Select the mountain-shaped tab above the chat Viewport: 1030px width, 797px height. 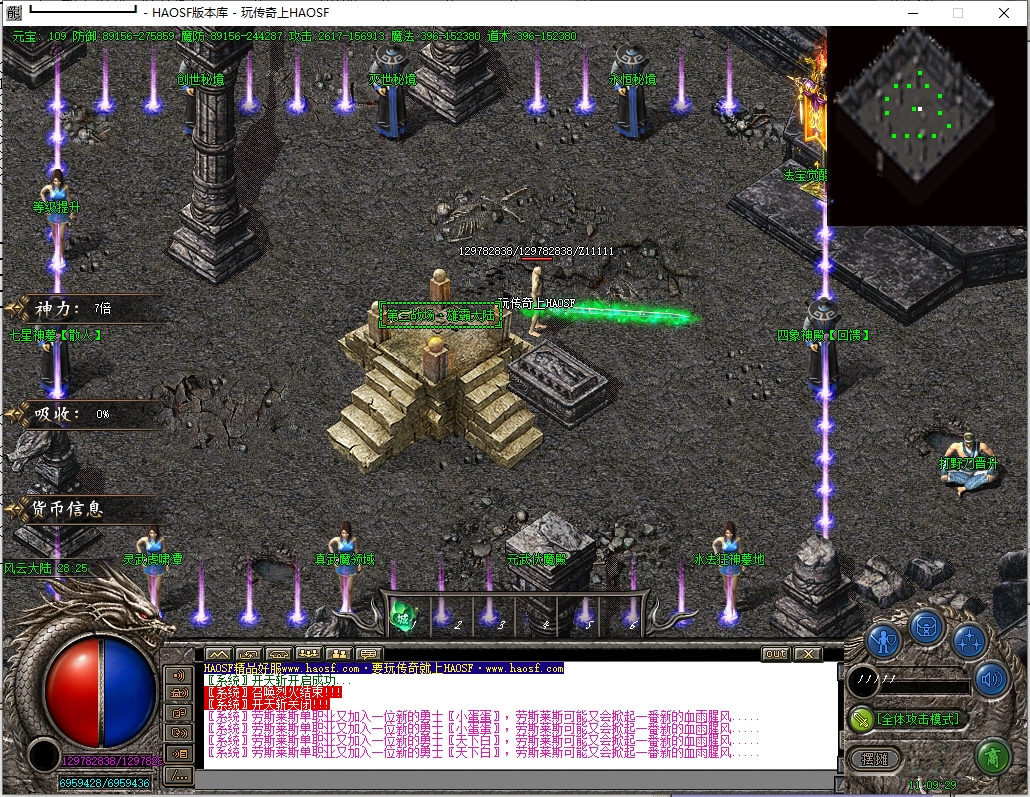(x=218, y=654)
